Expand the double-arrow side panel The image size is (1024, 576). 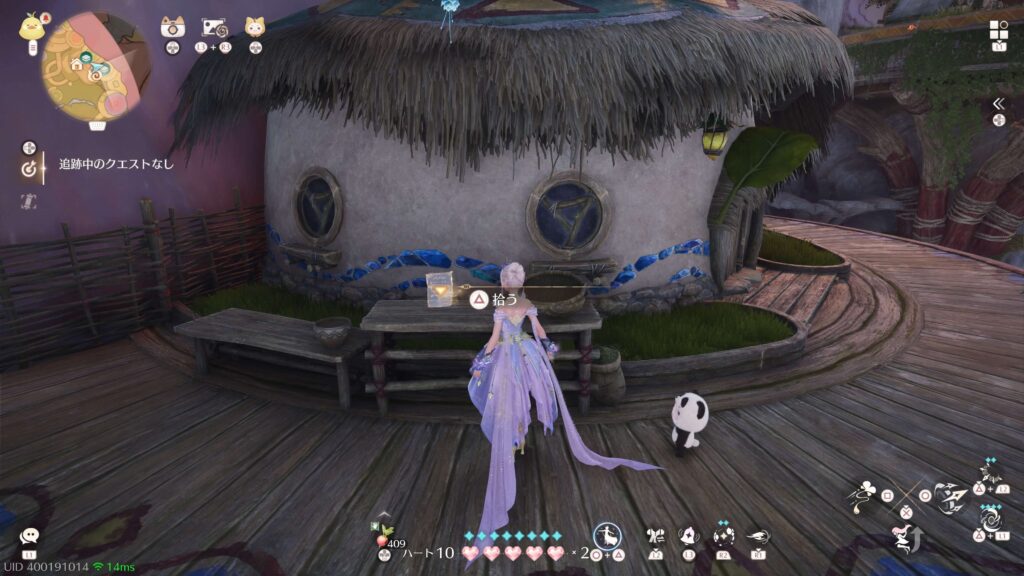point(997,103)
